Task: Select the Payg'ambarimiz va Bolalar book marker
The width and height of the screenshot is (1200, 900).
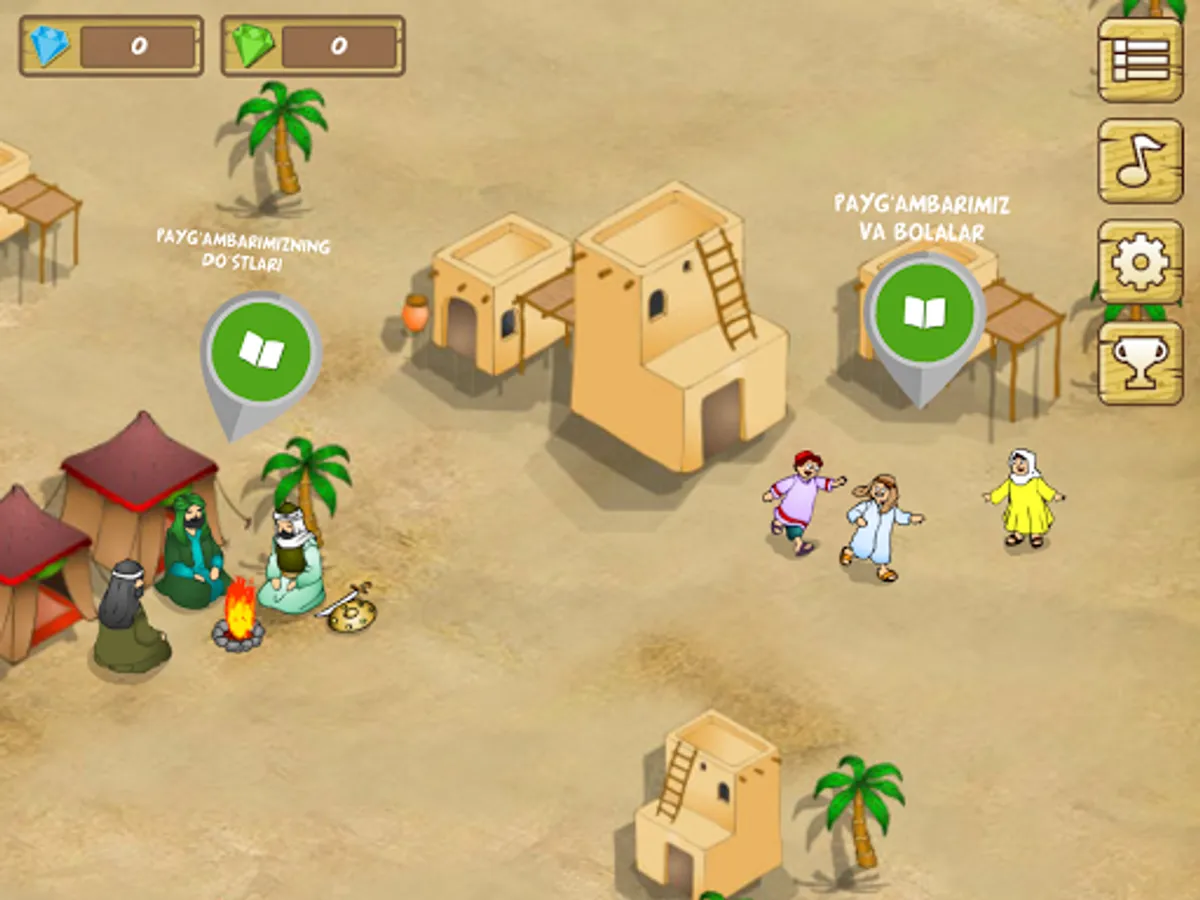Action: [924, 312]
